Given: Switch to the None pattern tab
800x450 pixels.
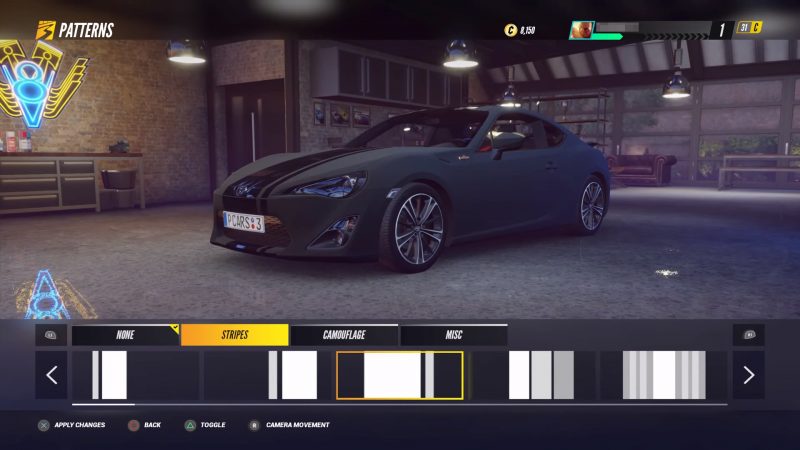Looking at the screenshot, I should point(125,335).
